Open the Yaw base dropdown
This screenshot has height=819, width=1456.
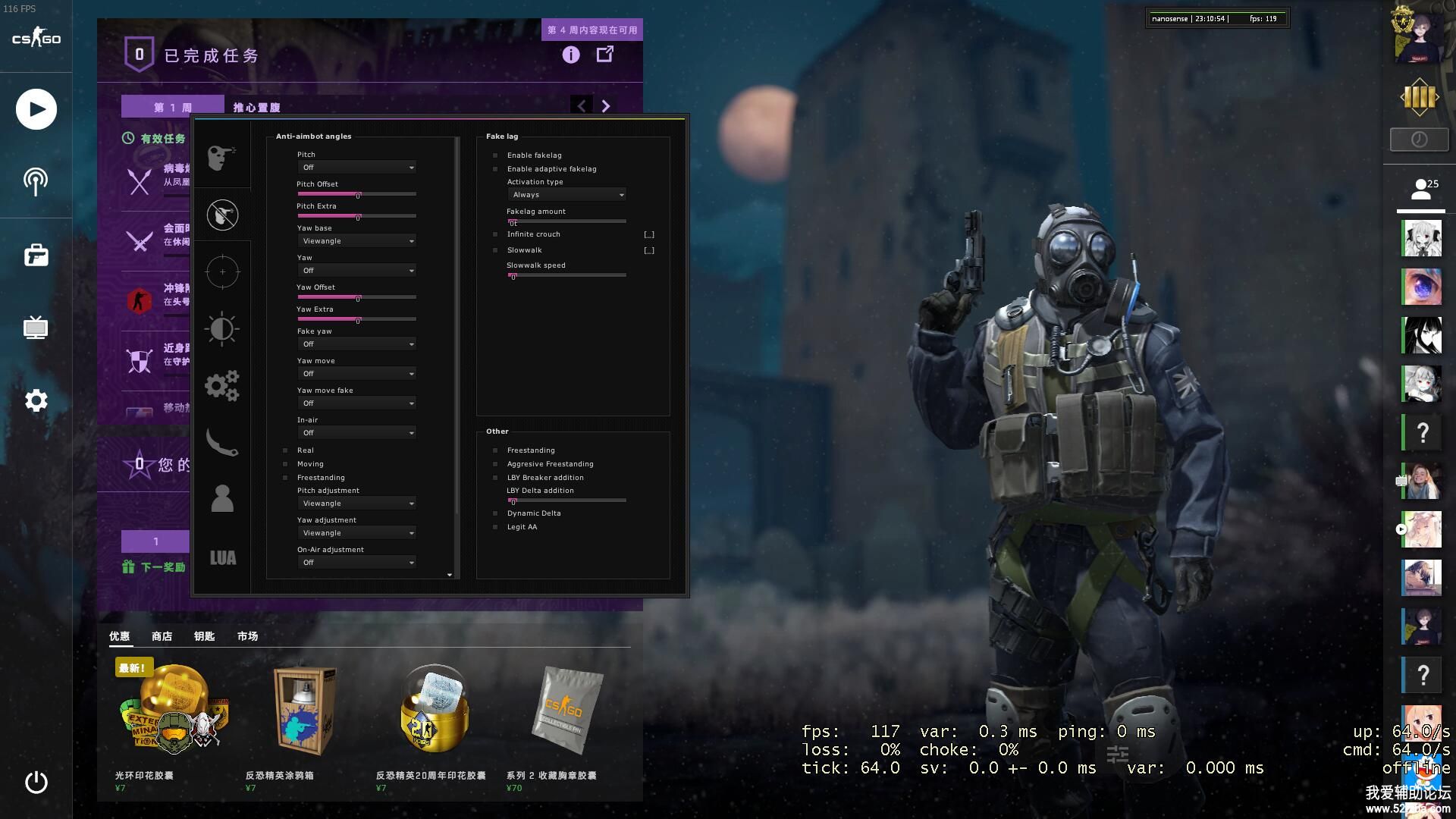[356, 241]
